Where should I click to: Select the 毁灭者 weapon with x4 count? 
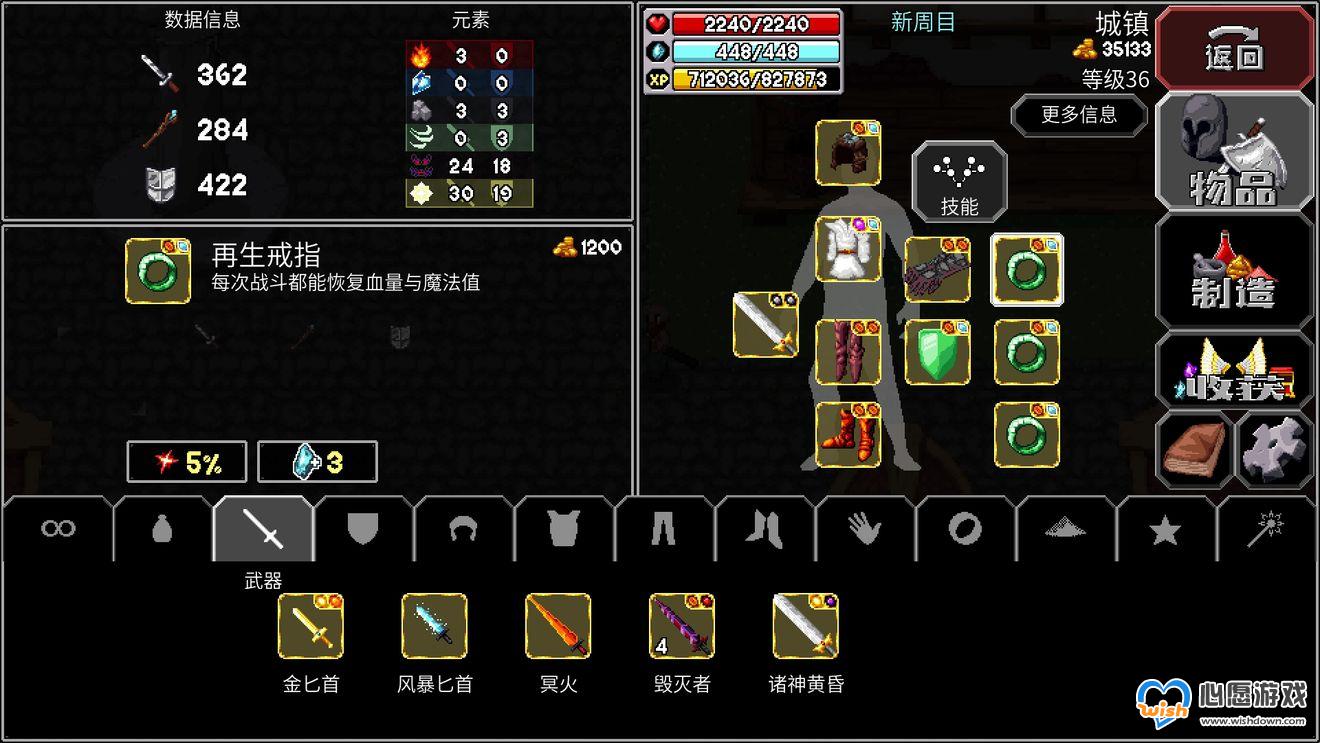point(682,625)
